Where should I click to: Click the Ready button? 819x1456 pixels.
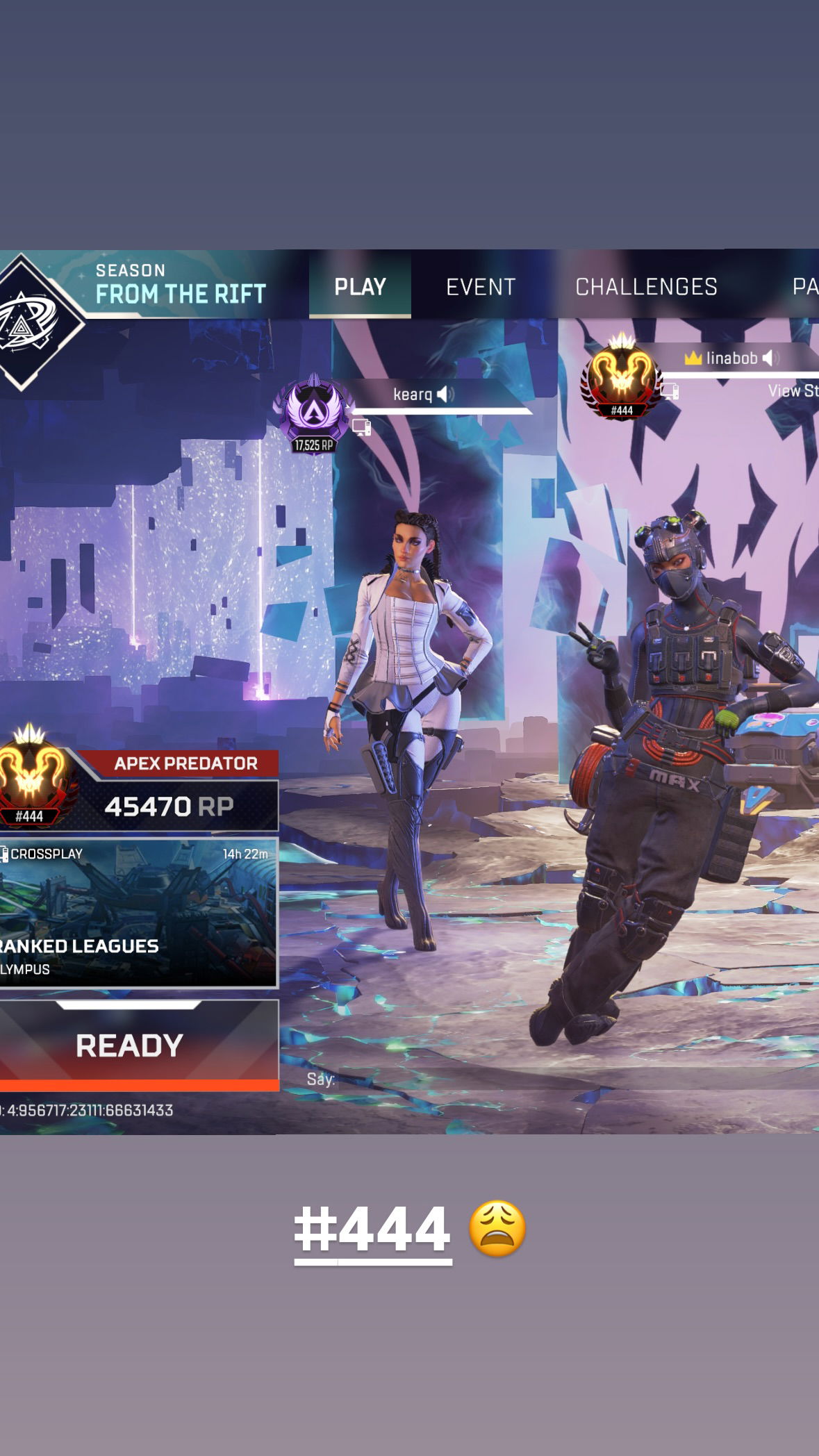point(130,1045)
